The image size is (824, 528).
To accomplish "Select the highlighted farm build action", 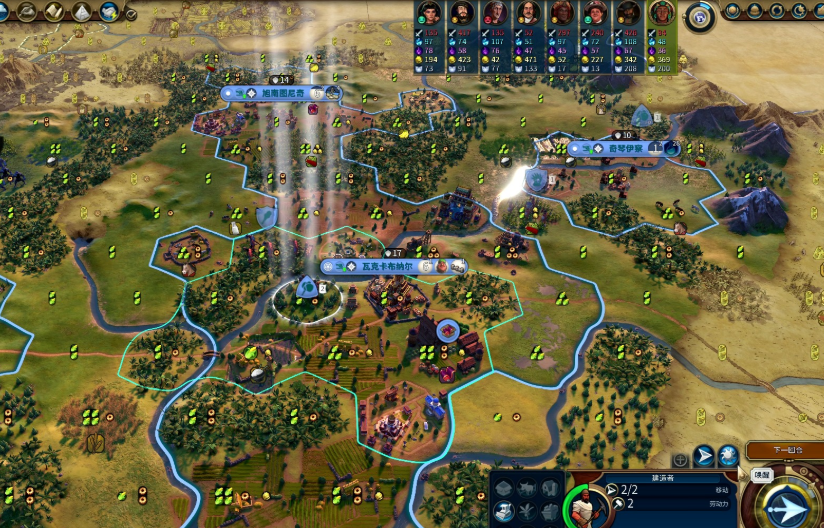I will coord(506,510).
